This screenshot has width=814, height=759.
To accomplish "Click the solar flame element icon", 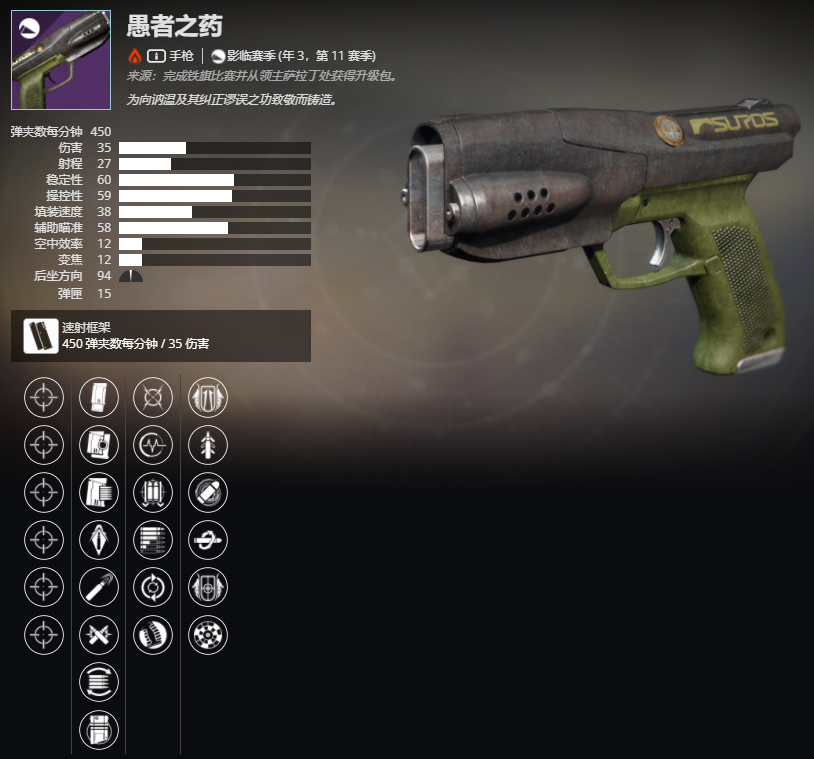I will tap(135, 56).
